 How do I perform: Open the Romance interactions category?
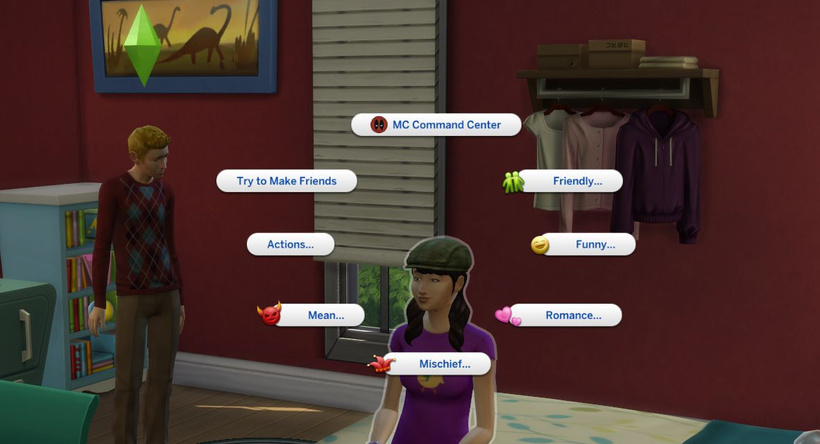[567, 315]
